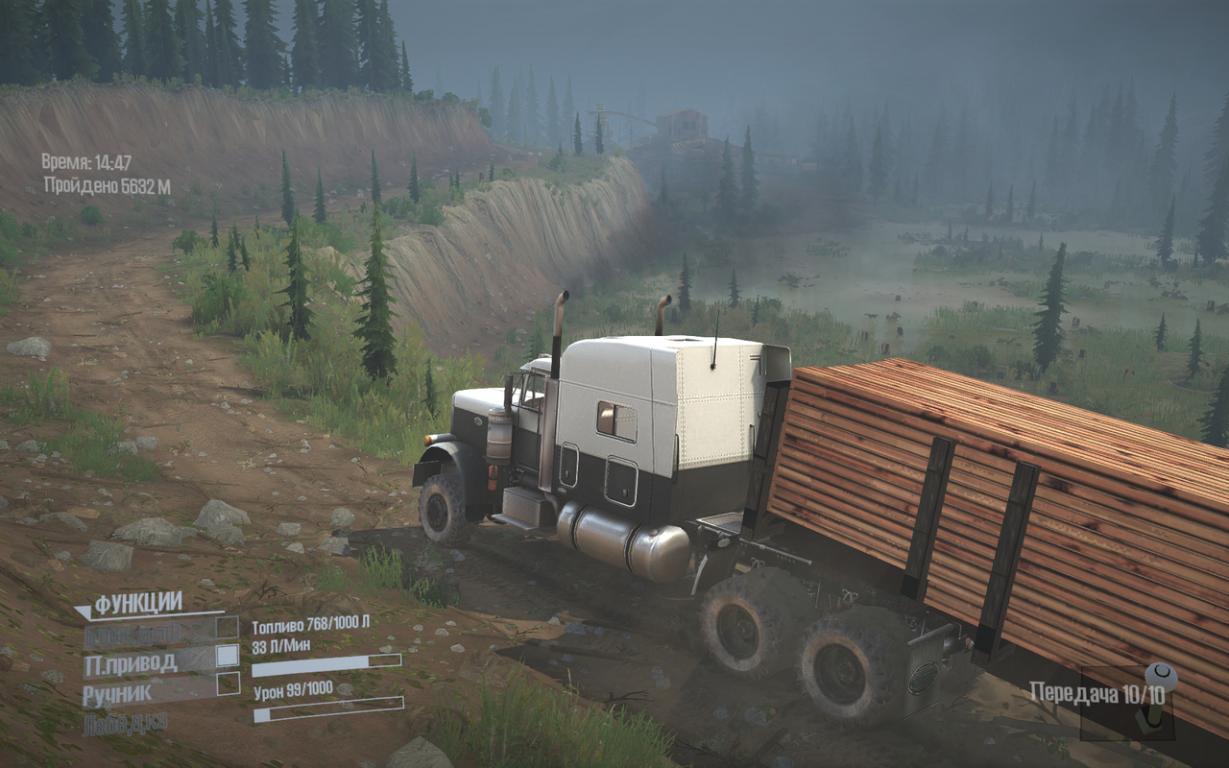Enable the Ручник handbrake function
This screenshot has height=768, width=1229.
[228, 684]
